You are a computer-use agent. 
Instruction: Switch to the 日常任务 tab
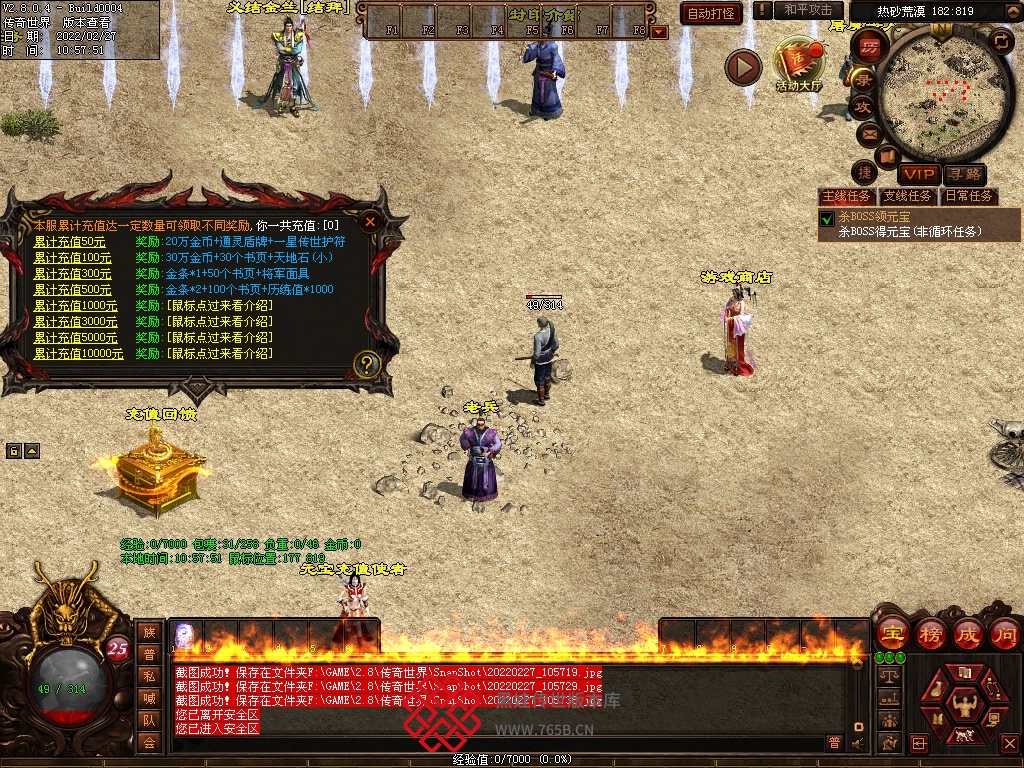969,196
